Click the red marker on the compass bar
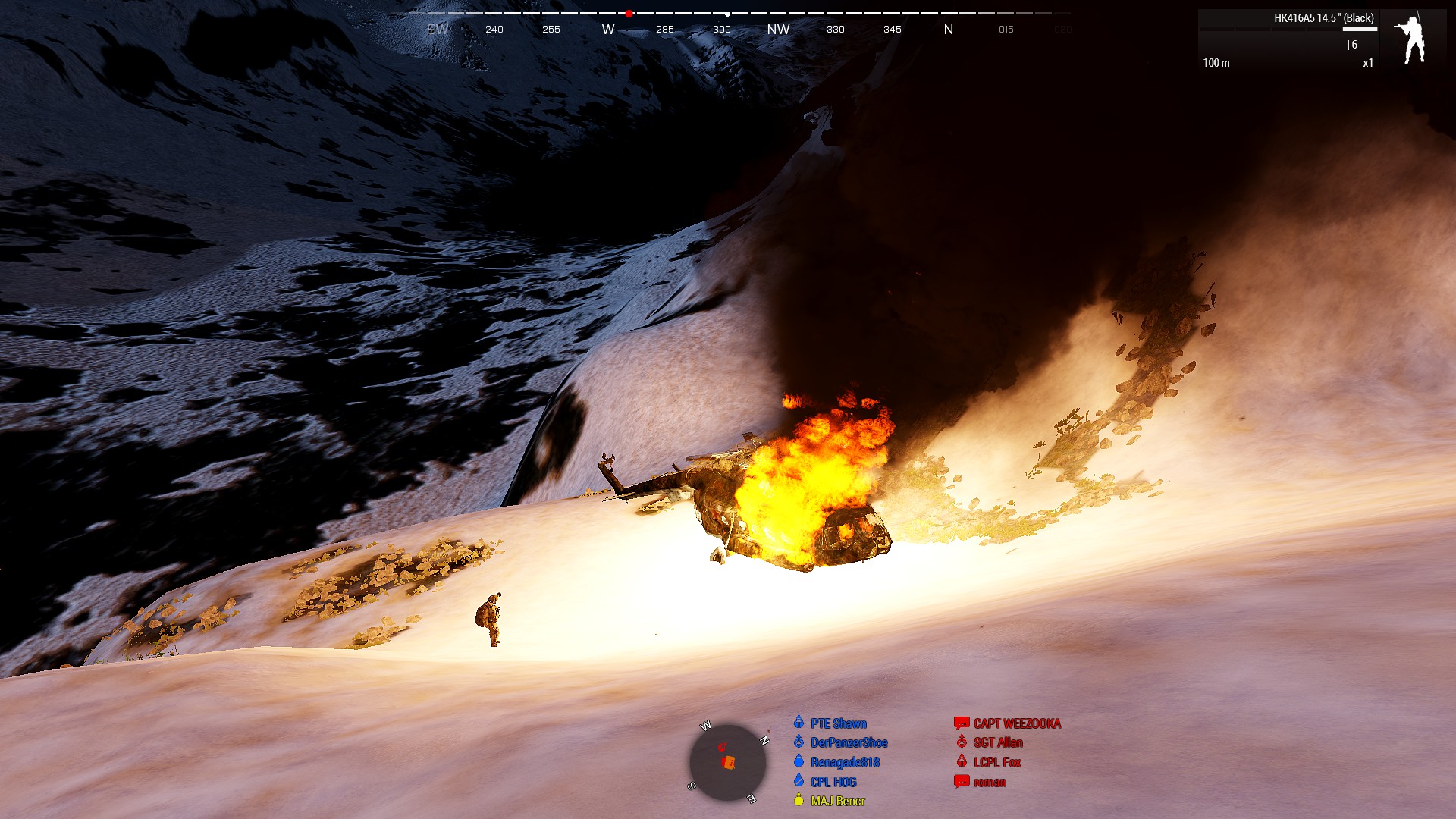 coord(629,14)
